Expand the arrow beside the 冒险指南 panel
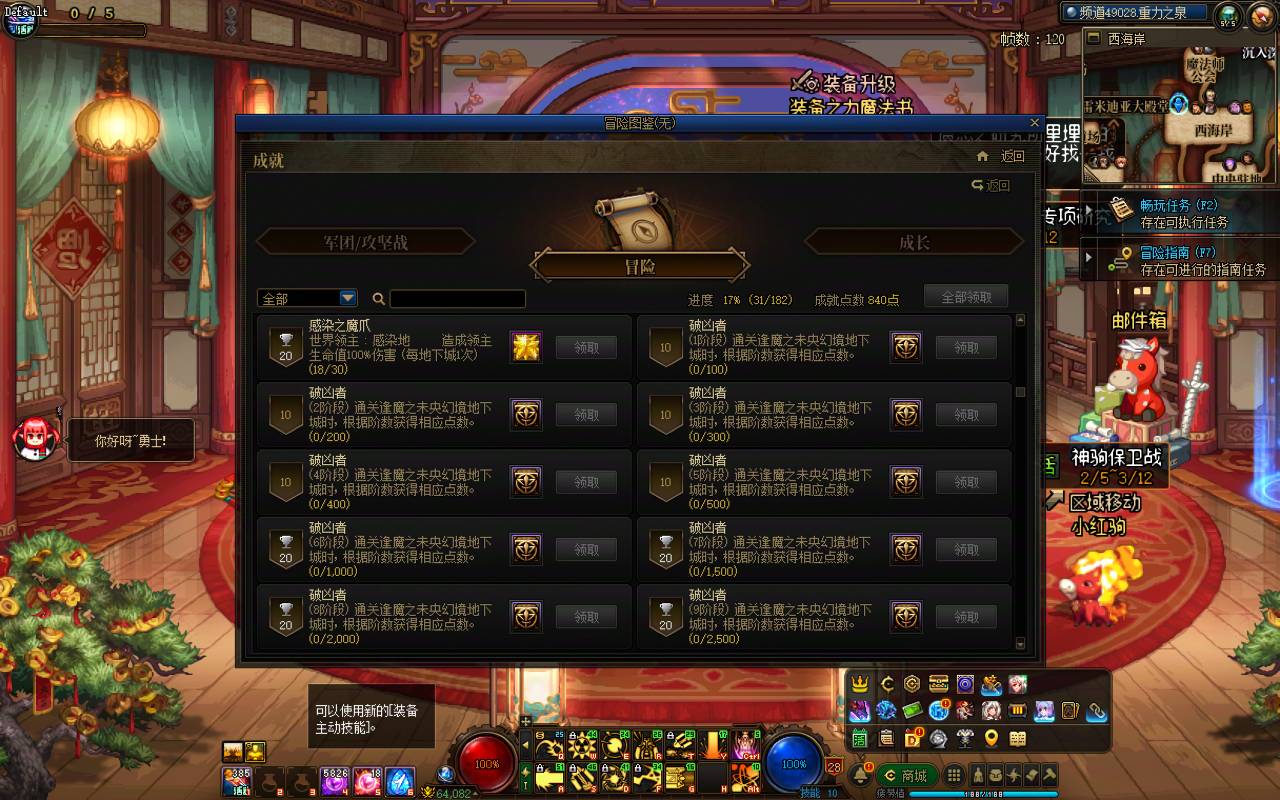This screenshot has width=1280, height=800. pyautogui.click(x=1087, y=258)
